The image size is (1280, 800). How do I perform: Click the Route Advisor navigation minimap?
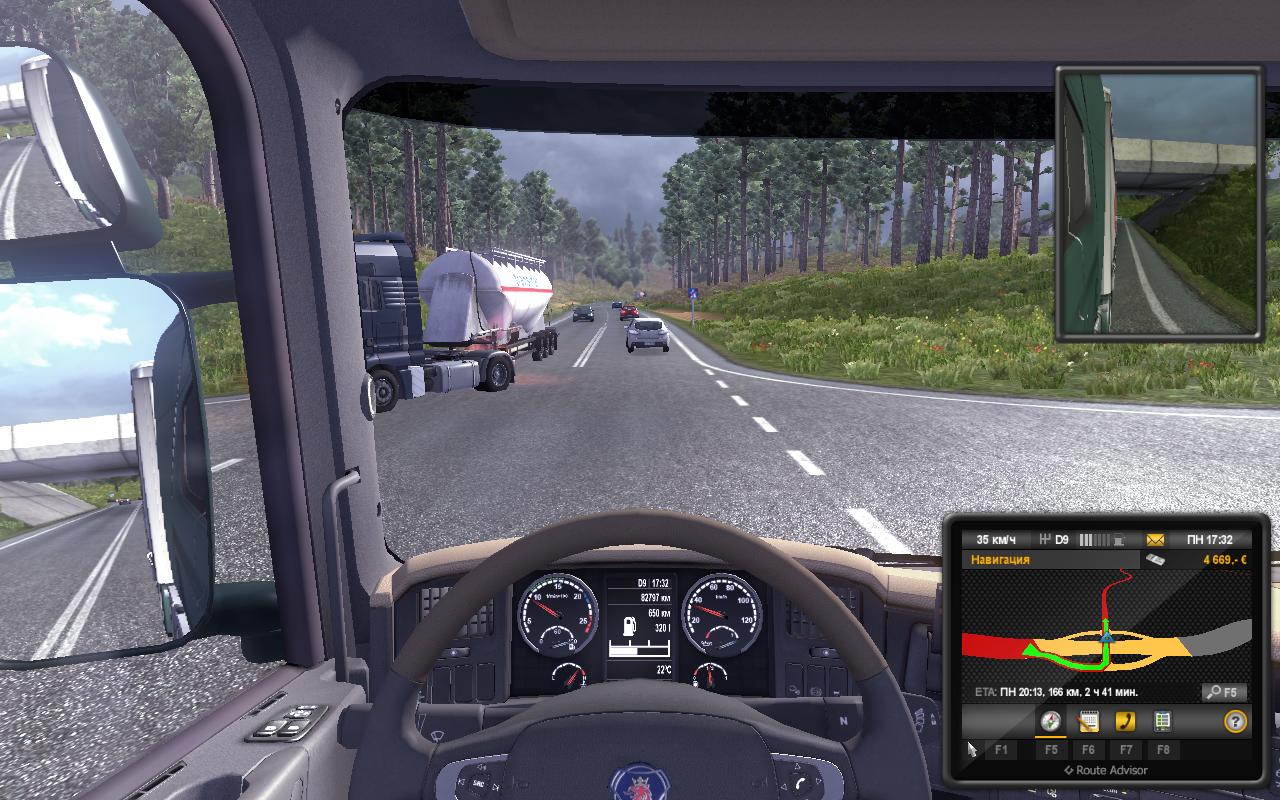pyautogui.click(x=1105, y=625)
